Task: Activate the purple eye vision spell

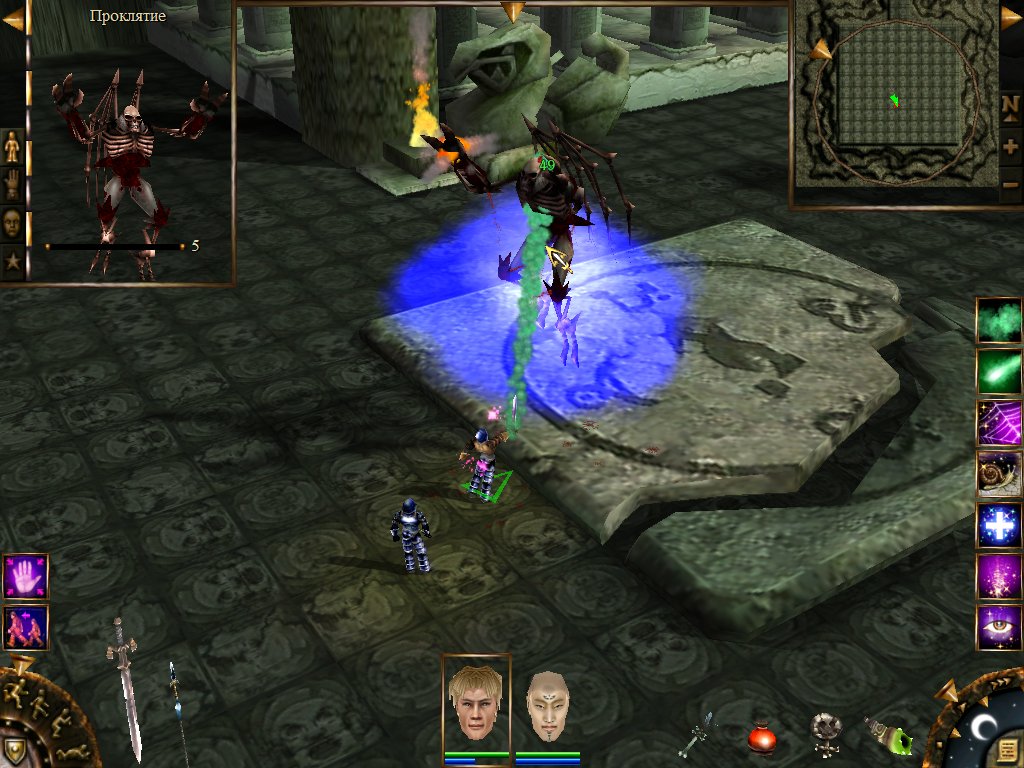Action: (x=999, y=628)
